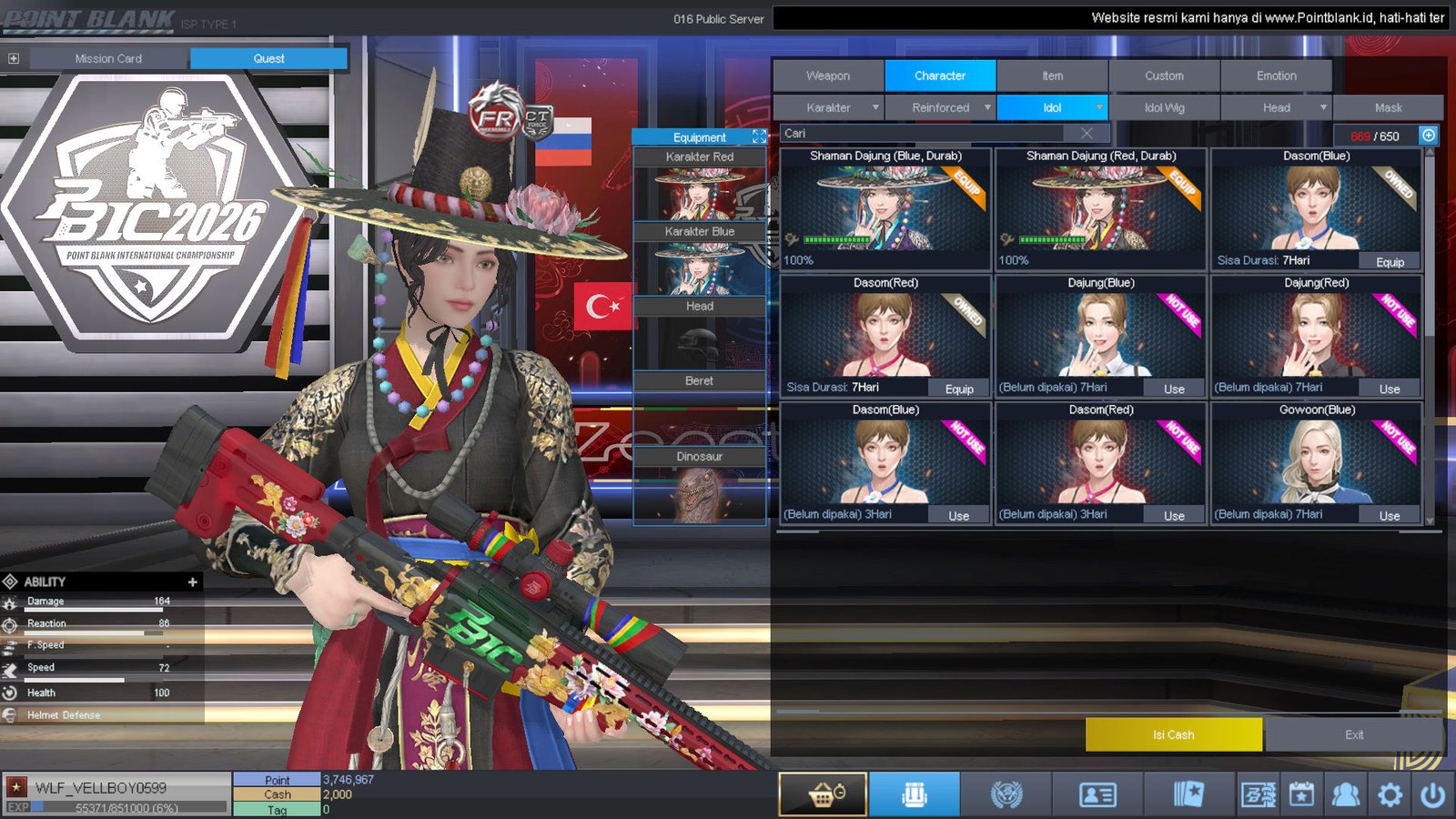The height and width of the screenshot is (819, 1456).
Task: Switch to the Idol Wig category
Action: [1164, 107]
